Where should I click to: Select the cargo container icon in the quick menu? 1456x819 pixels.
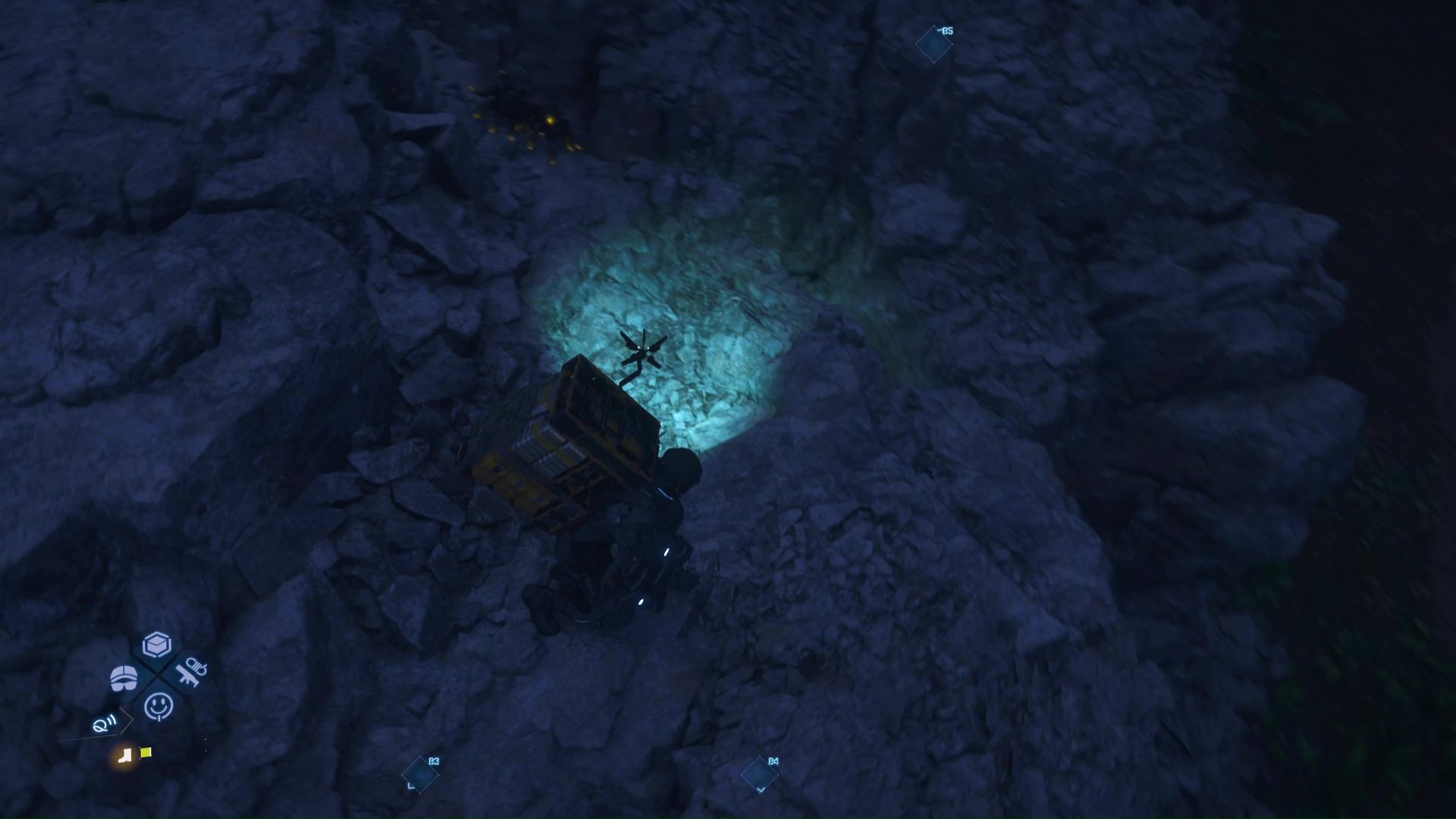tap(157, 645)
